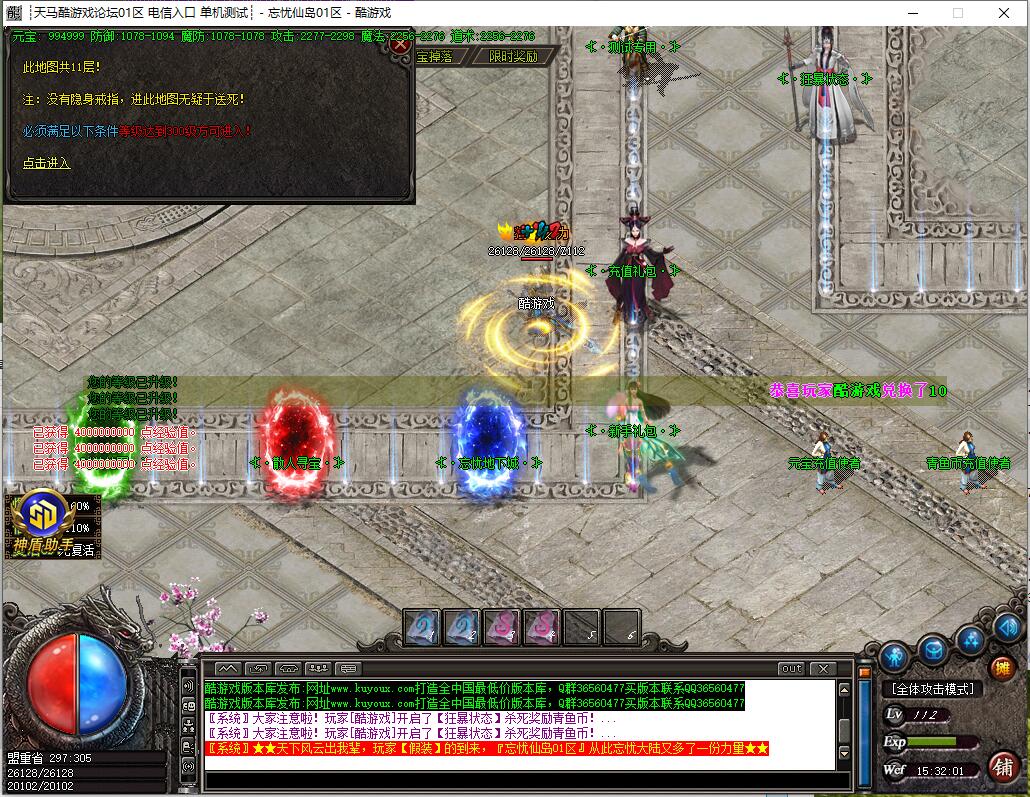
Task: Open the red 铺 shop button
Action: tap(1003, 766)
